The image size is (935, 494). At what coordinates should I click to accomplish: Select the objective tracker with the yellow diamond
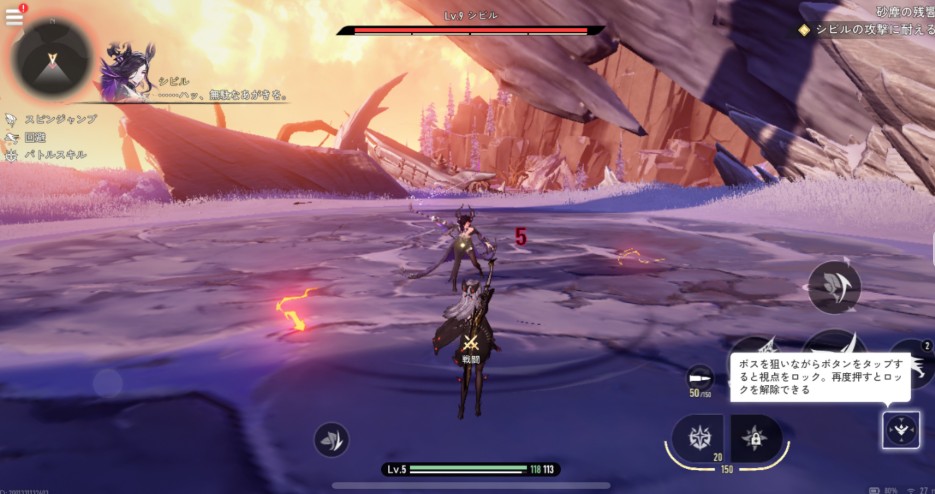pyautogui.click(x=866, y=30)
